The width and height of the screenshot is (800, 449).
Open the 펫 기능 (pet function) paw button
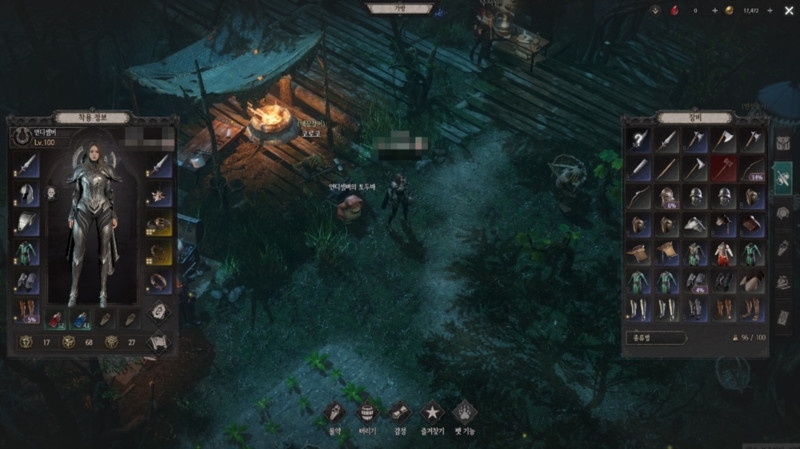coord(464,411)
